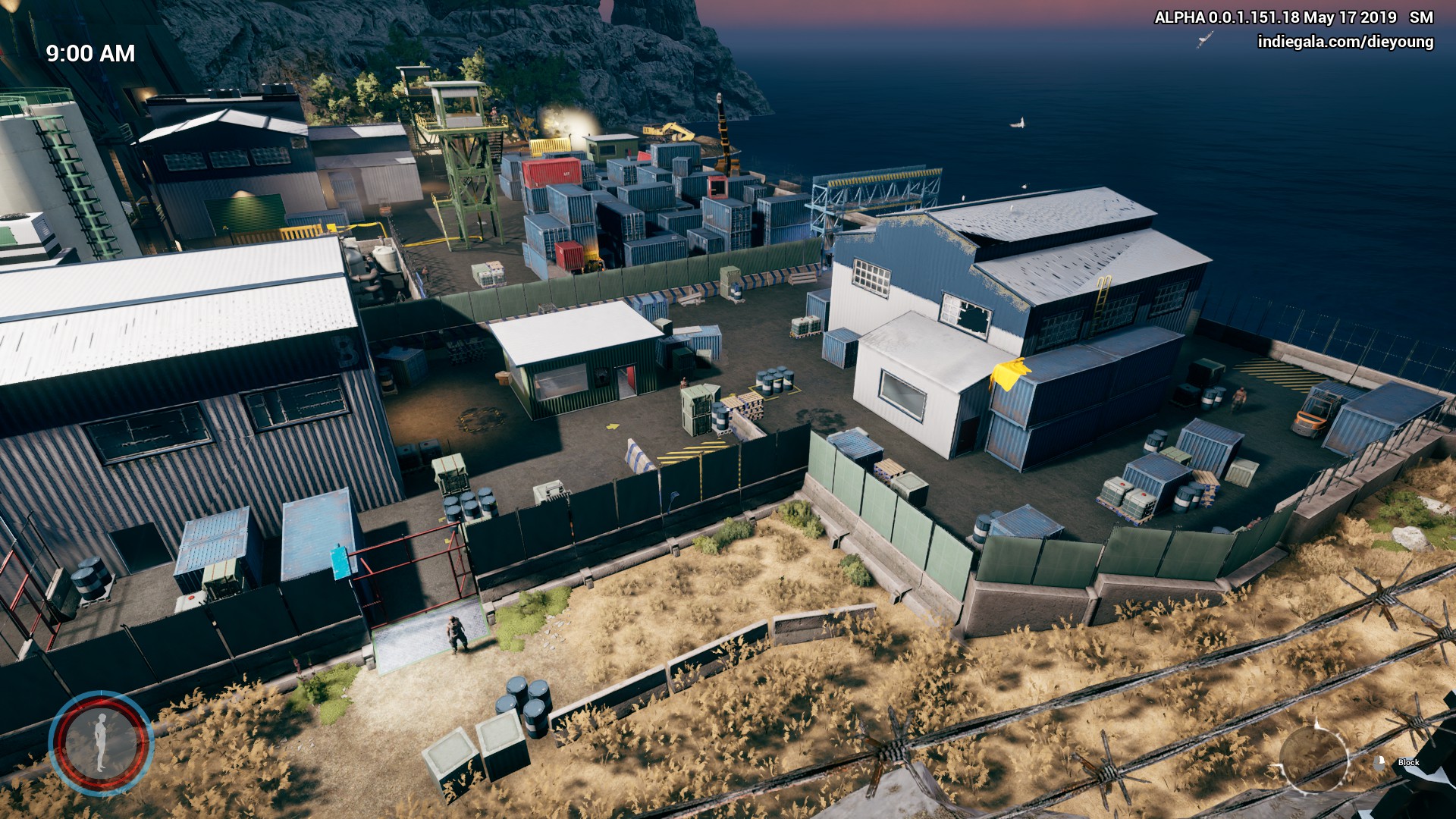Select the empty circular equipped-item ring
Image resolution: width=1456 pixels, height=819 pixels.
pyautogui.click(x=1313, y=757)
